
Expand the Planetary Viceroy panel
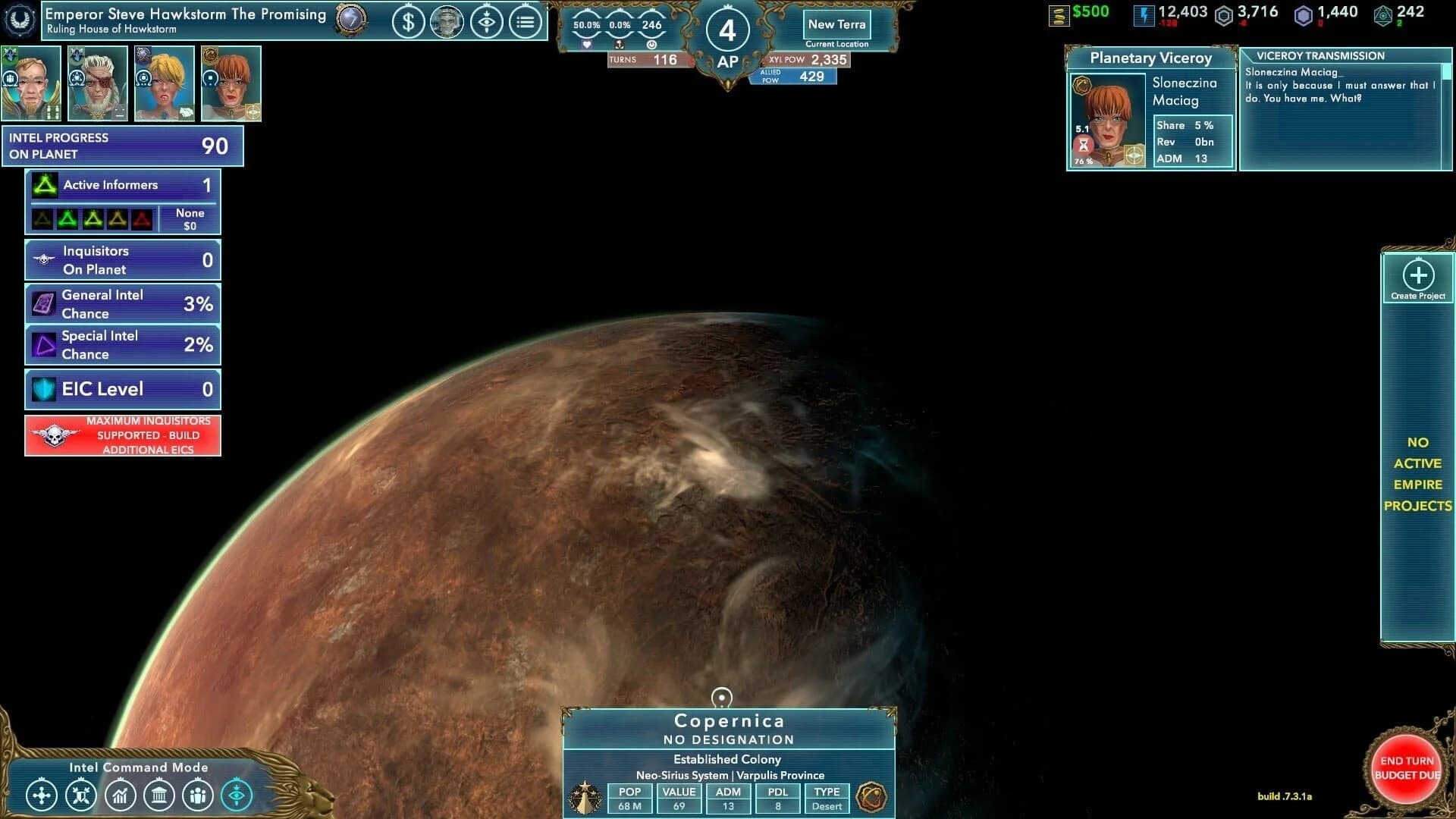pos(1150,58)
